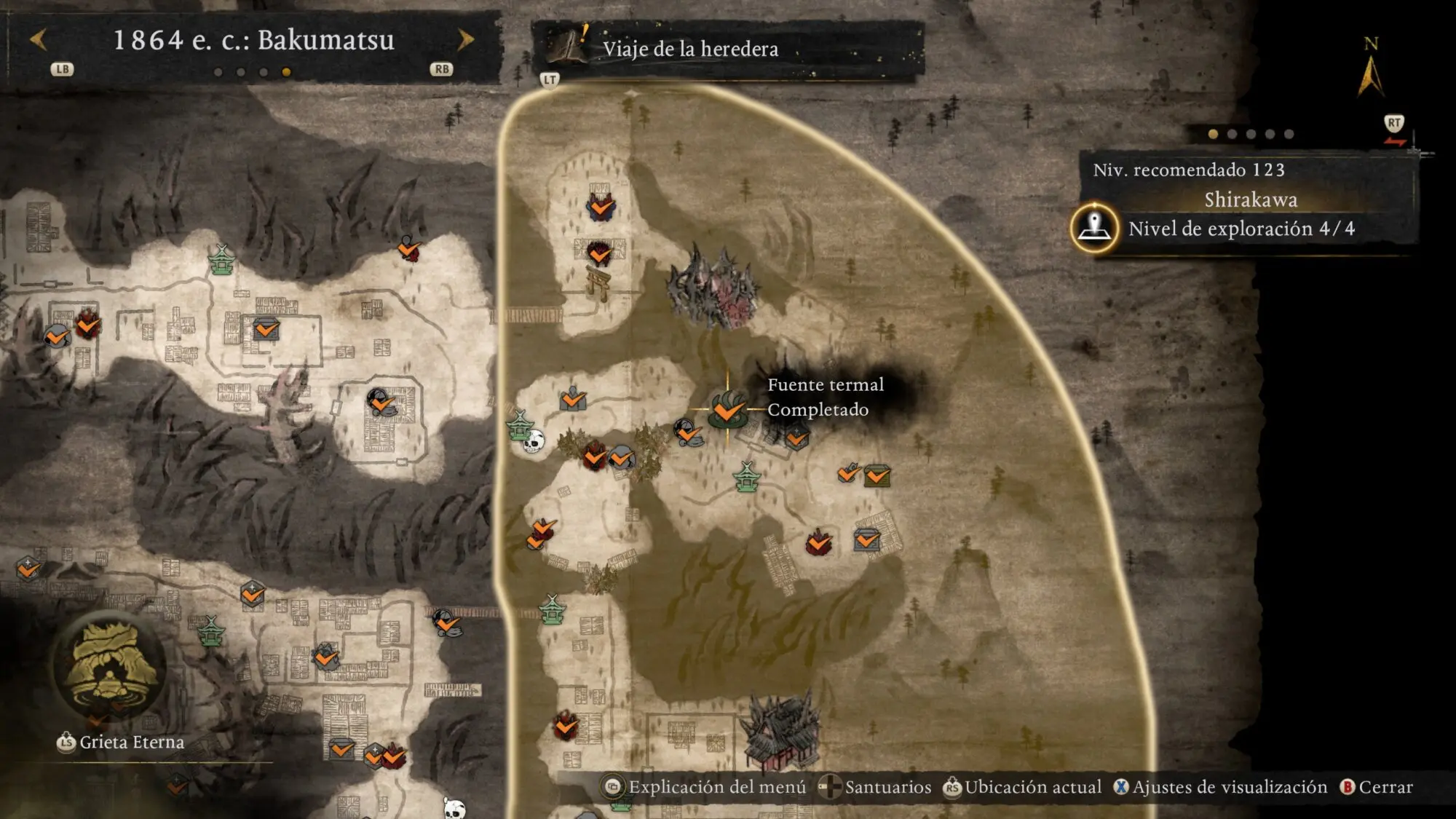Select the Shirakawa exploration level icon

pos(1094,228)
